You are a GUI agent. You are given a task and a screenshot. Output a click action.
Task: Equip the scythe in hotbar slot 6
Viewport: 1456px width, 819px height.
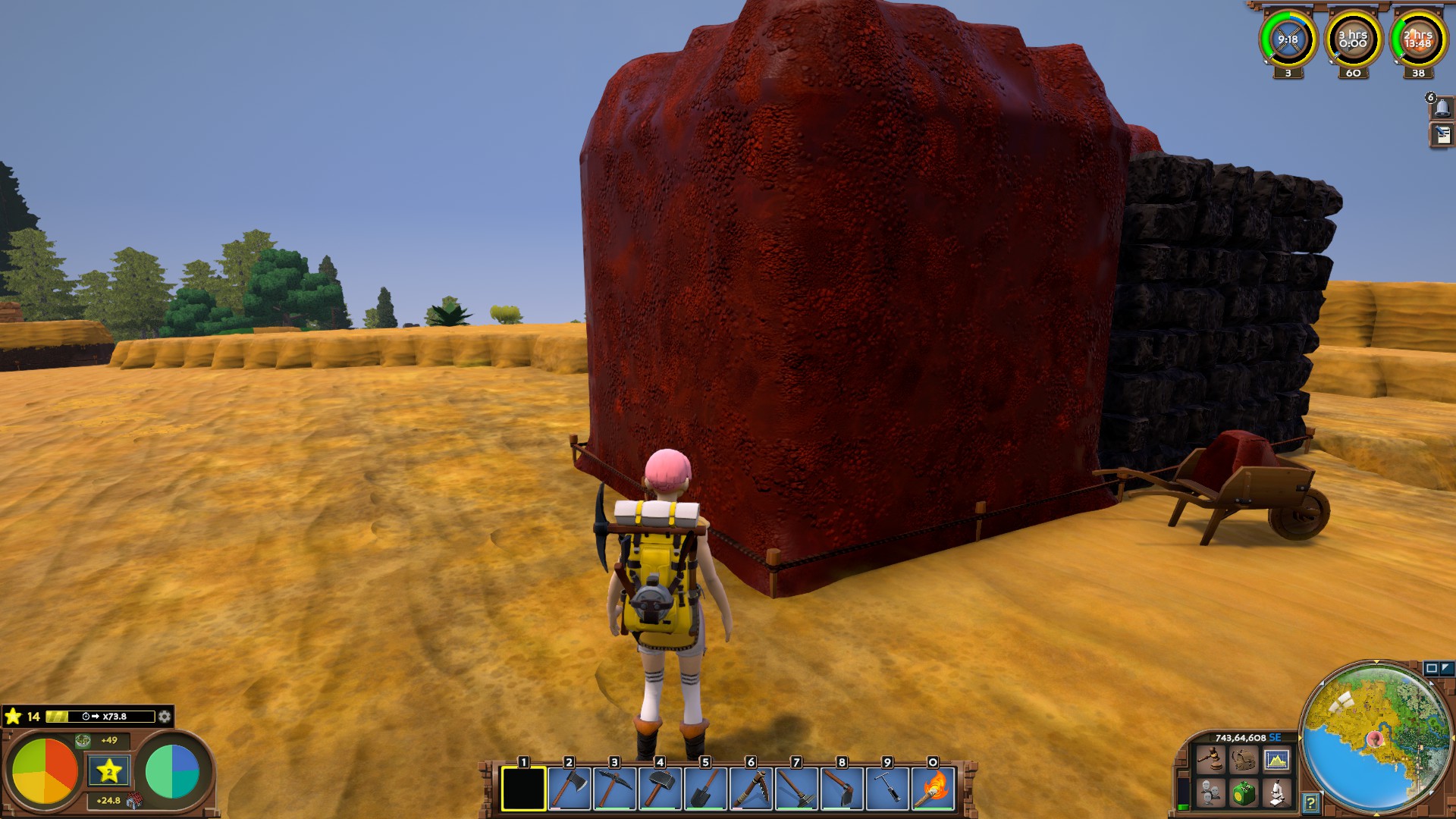(751, 789)
